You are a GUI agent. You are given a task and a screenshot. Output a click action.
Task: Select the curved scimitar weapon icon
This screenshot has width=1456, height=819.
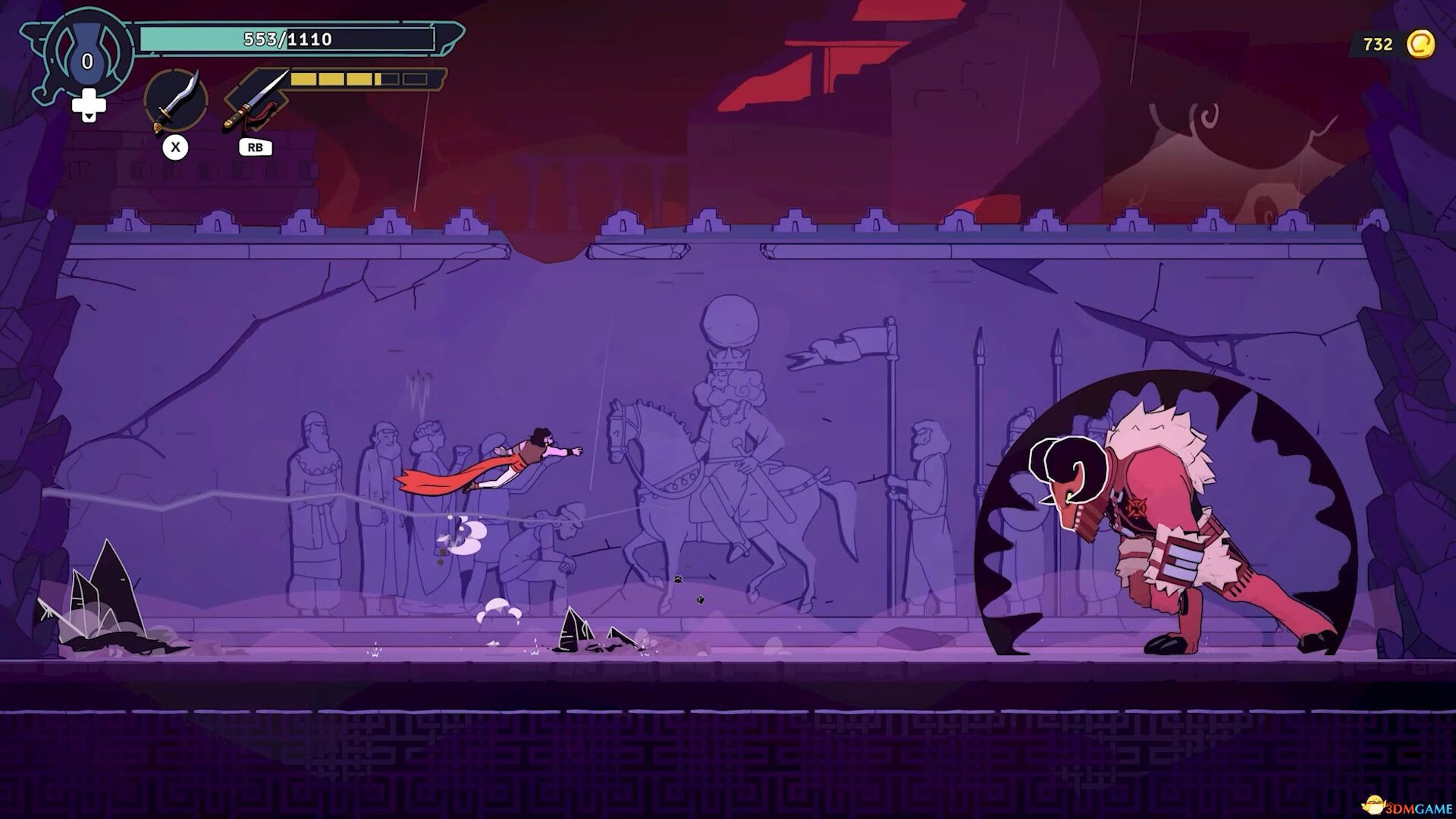[x=176, y=101]
